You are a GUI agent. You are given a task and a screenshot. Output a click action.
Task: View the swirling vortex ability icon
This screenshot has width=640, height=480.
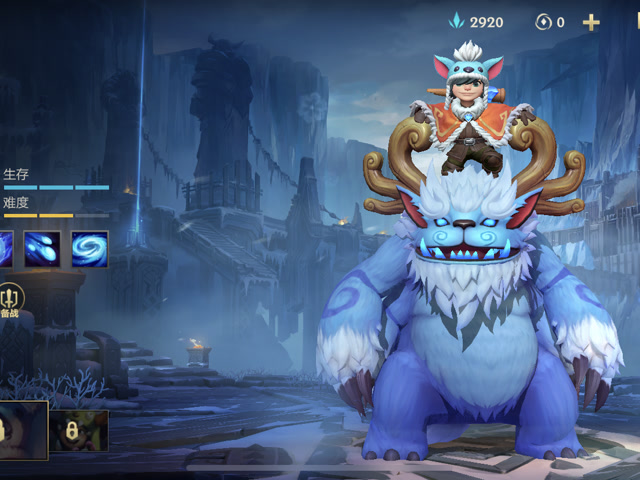coord(89,249)
